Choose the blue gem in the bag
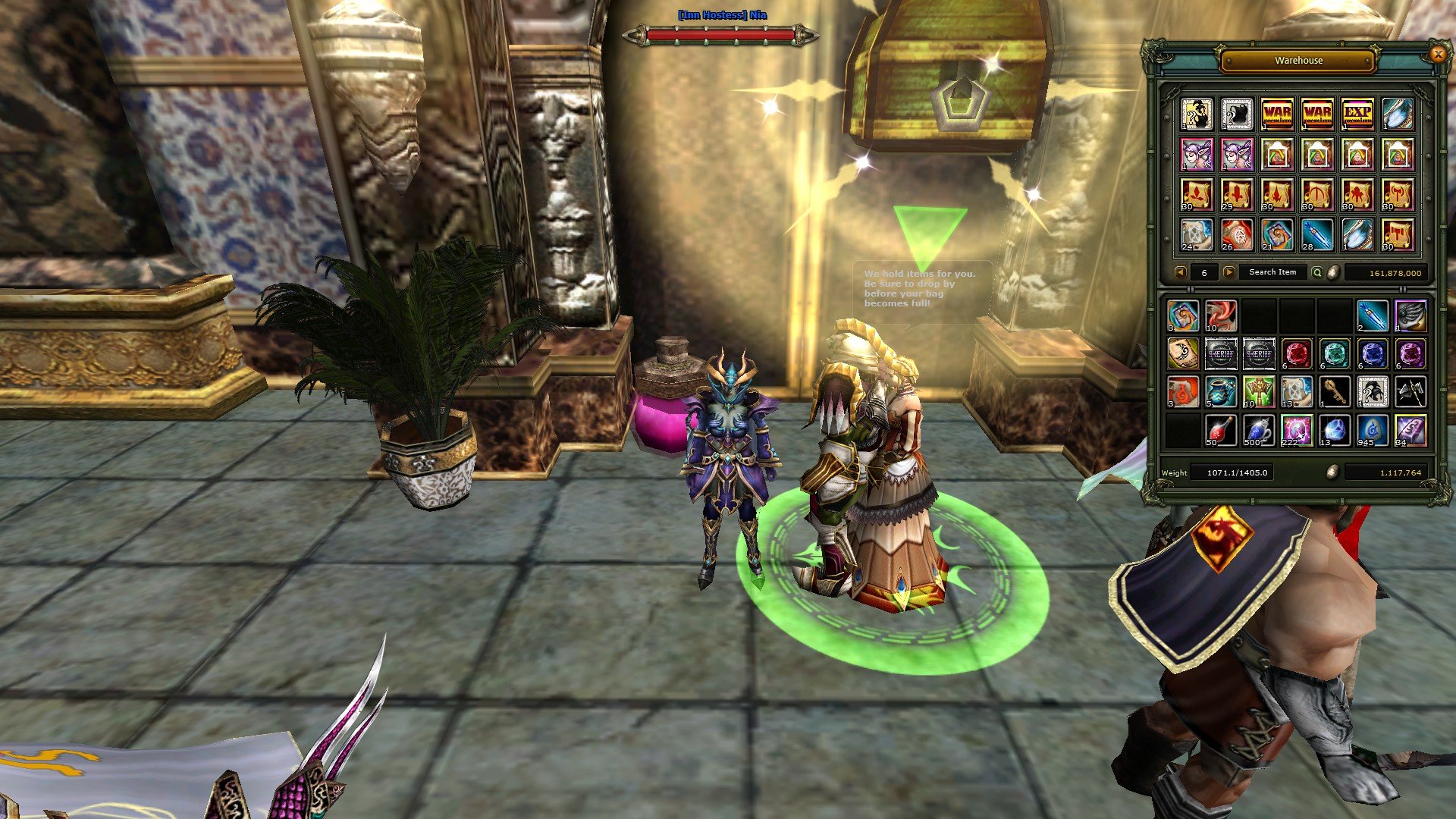 click(x=1373, y=353)
